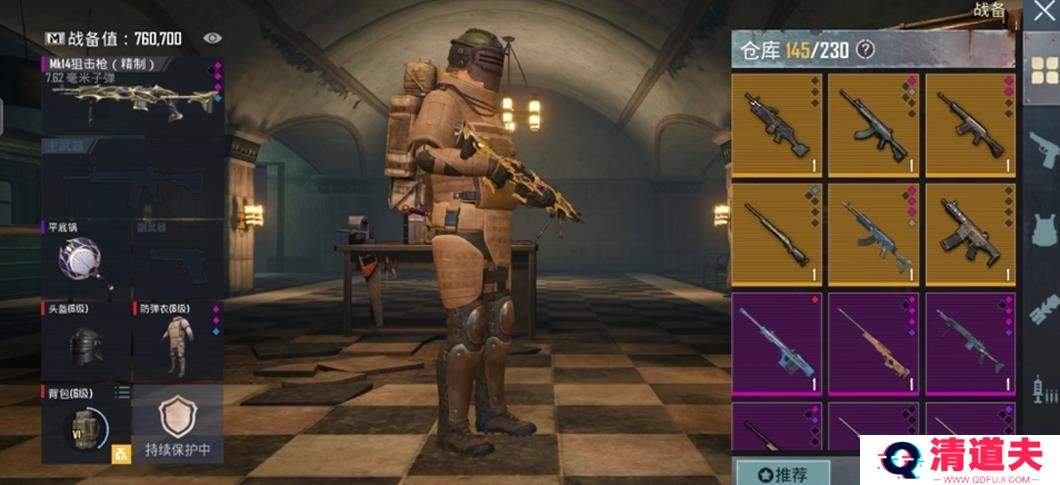This screenshot has width=1060, height=485.
Task: Switch to the ammo bullets category tab
Action: pyautogui.click(x=1042, y=385)
